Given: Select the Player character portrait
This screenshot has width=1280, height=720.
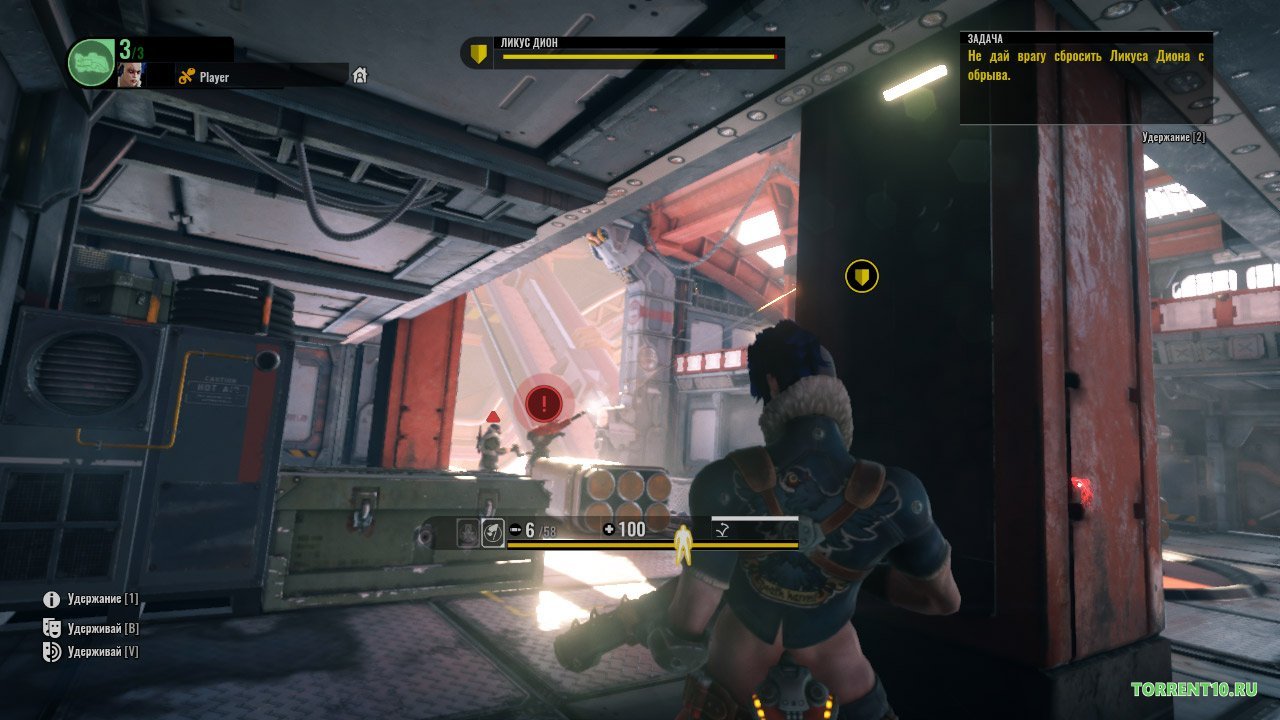Looking at the screenshot, I should tap(130, 75).
